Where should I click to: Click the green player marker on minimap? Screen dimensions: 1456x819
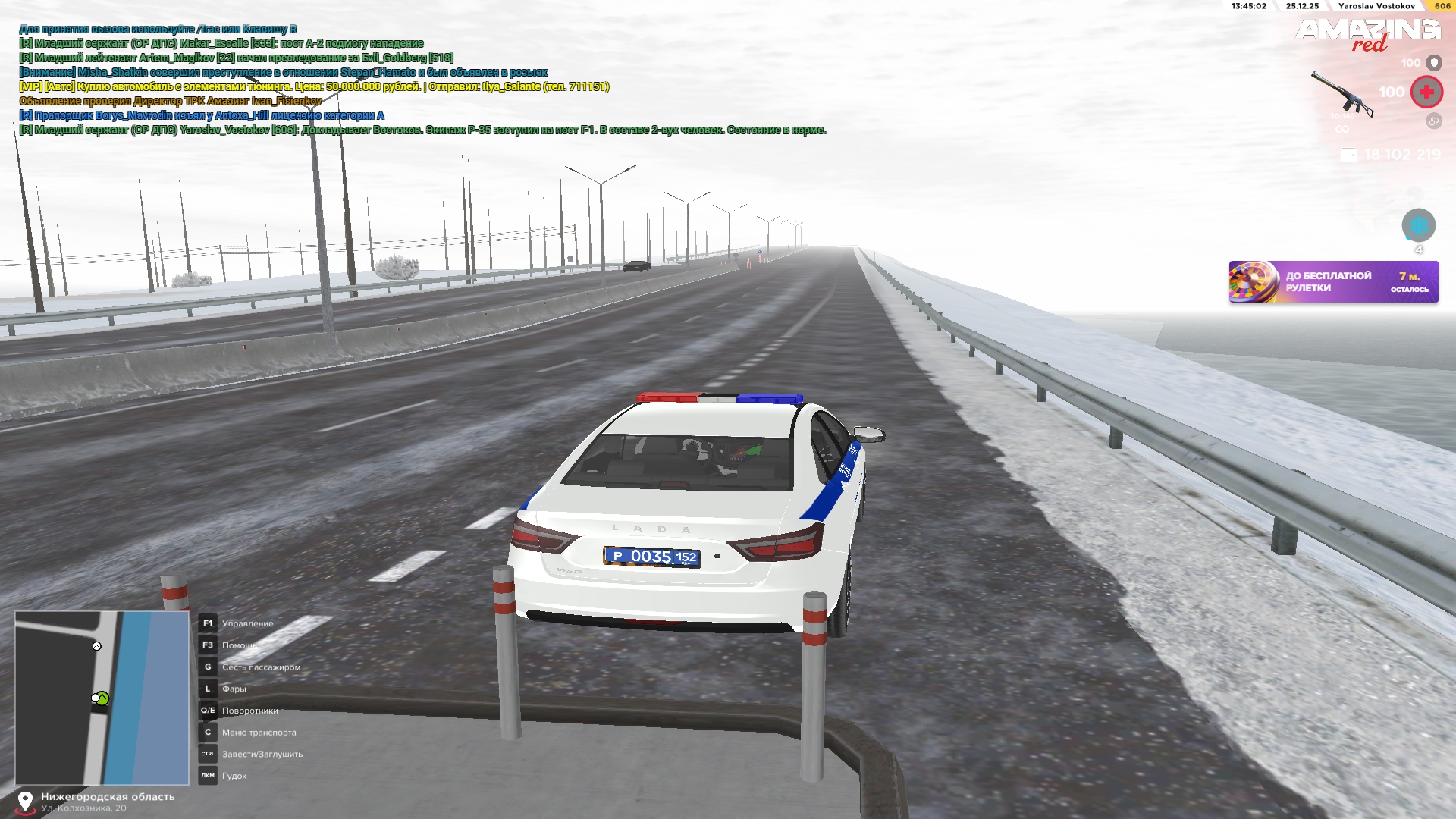coord(102,698)
